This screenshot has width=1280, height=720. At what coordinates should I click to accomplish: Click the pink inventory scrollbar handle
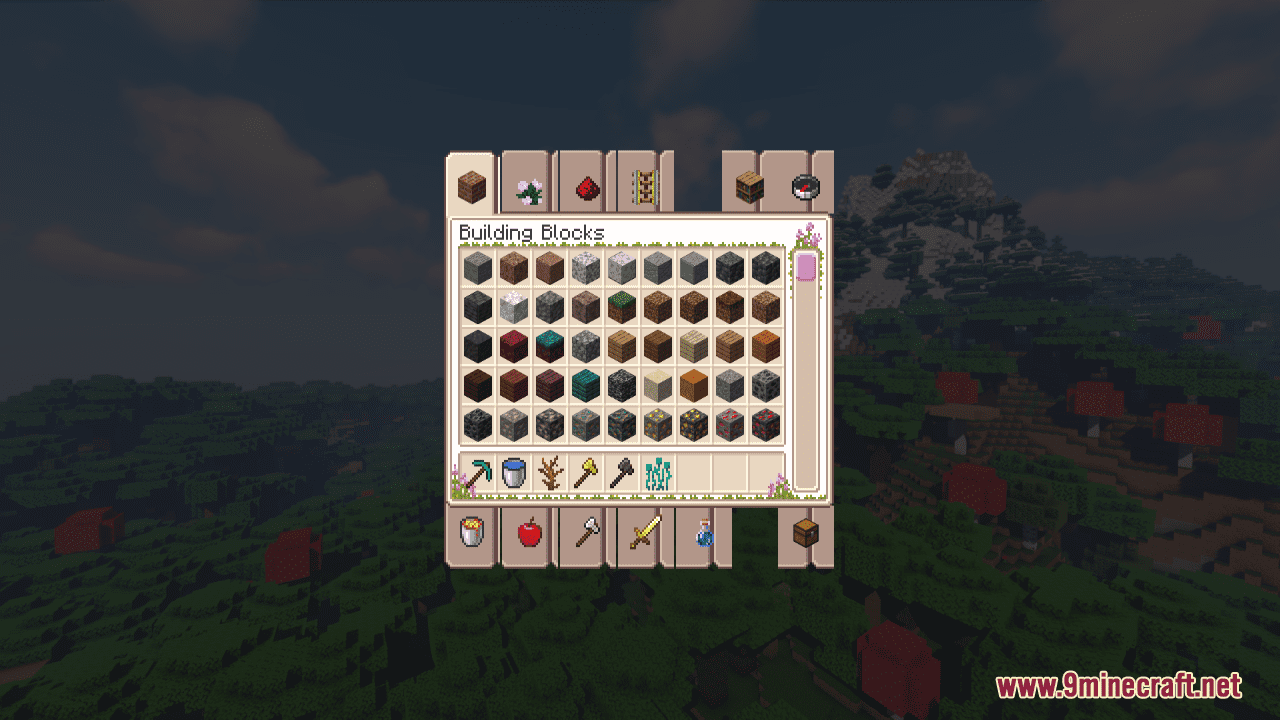click(806, 267)
